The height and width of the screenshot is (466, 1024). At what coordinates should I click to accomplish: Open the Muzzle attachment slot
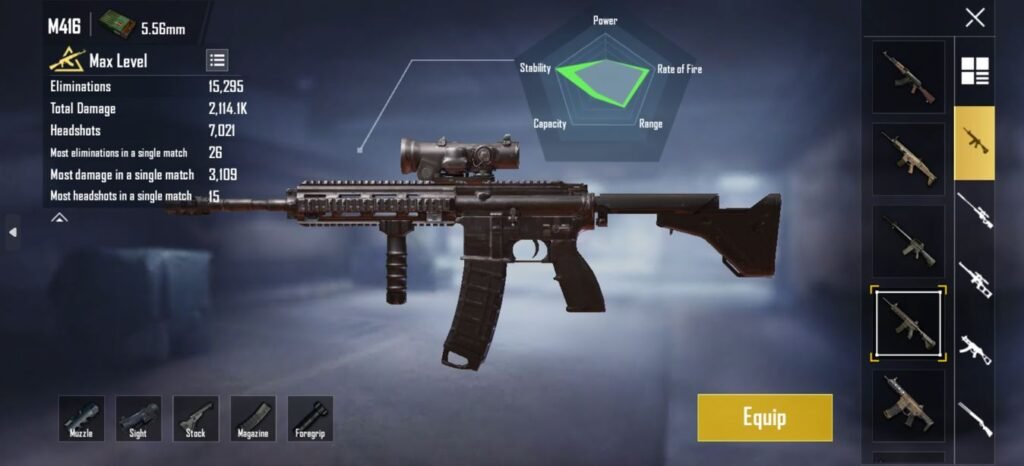point(81,418)
